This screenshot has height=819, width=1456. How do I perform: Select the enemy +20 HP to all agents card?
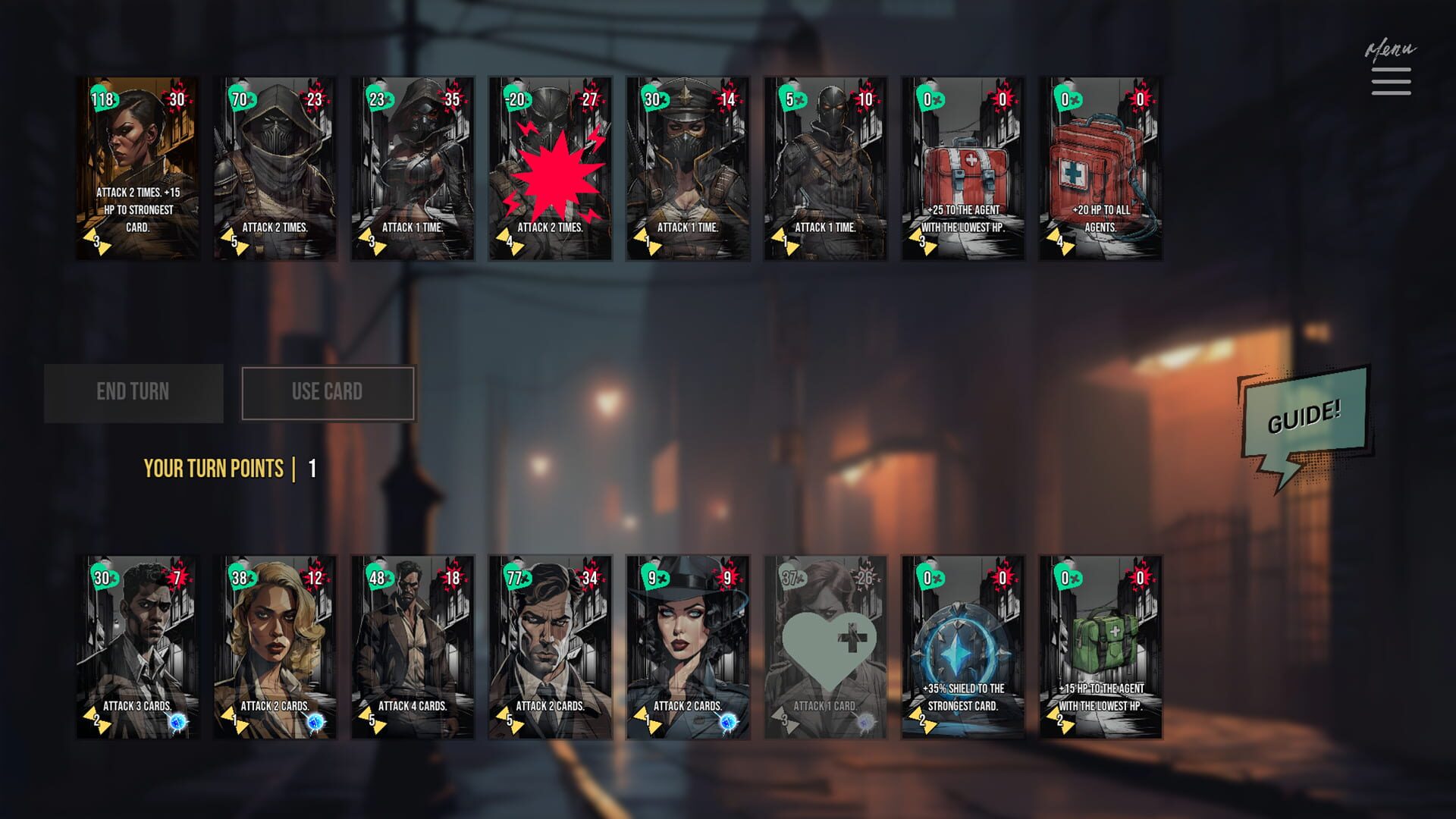click(x=1100, y=168)
